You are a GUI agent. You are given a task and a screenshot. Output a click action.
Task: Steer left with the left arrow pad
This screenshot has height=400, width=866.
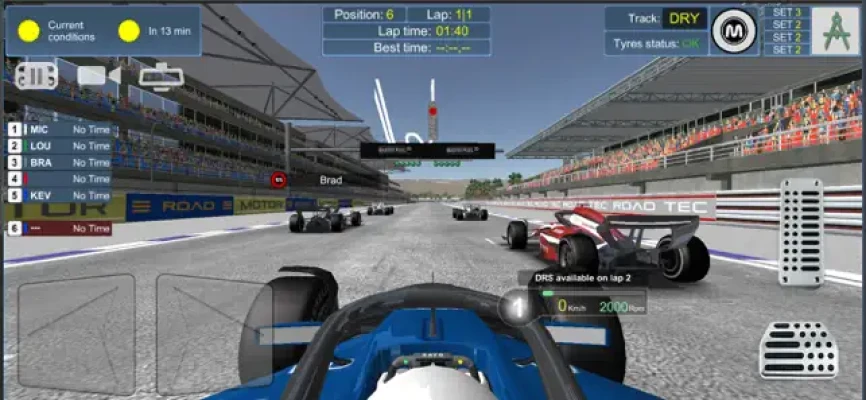click(x=76, y=333)
